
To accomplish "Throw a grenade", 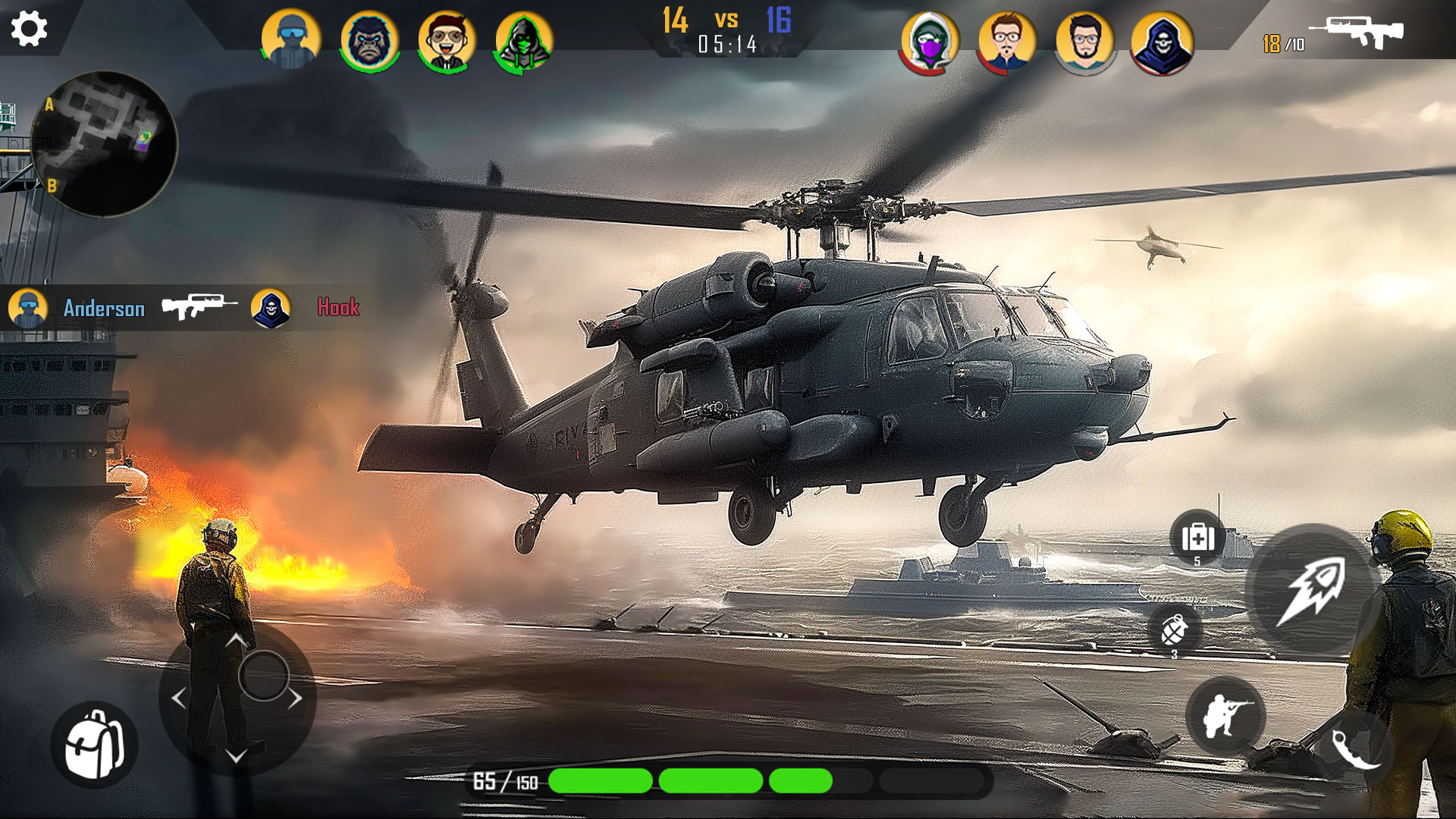I will click(1174, 630).
